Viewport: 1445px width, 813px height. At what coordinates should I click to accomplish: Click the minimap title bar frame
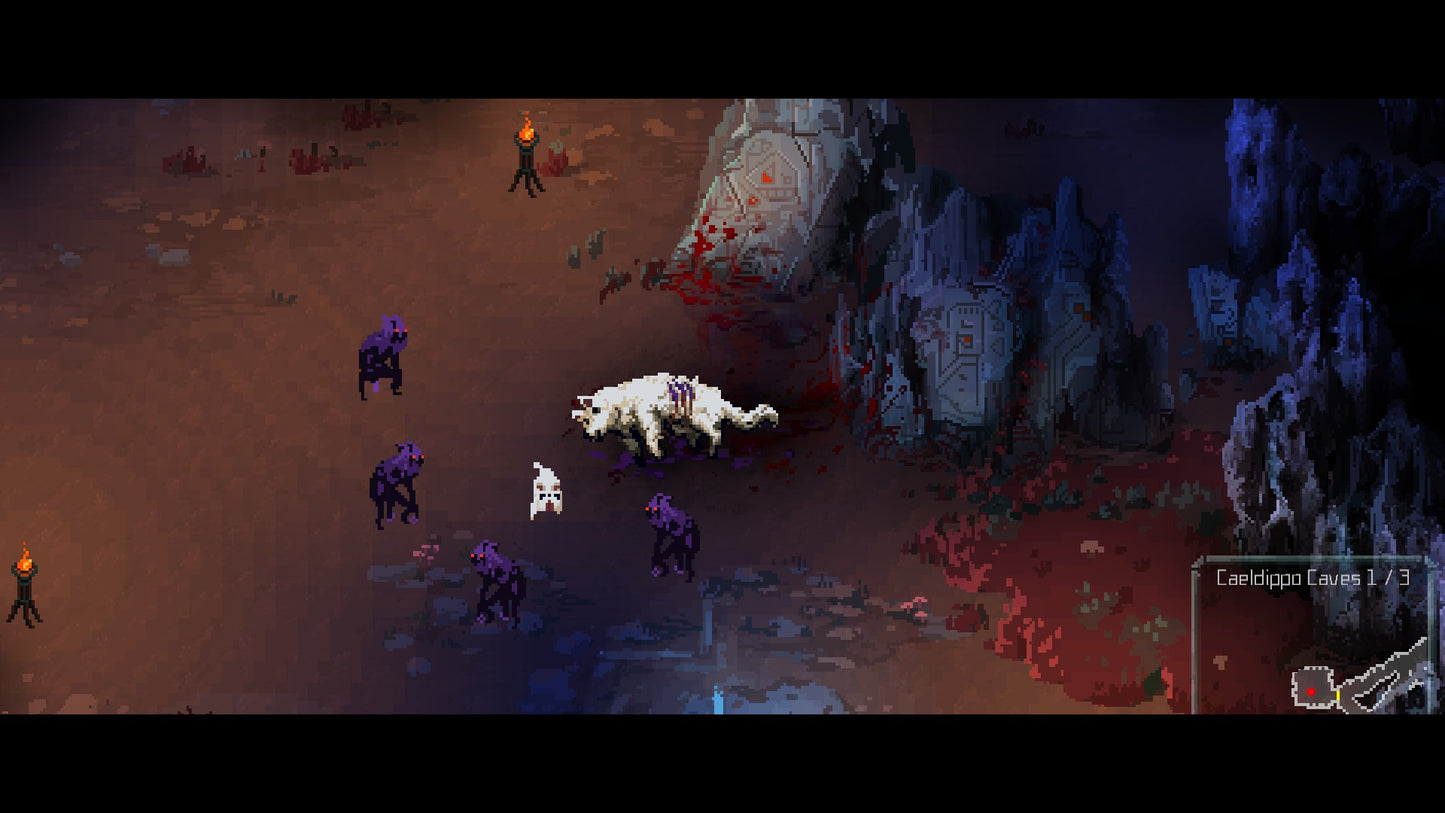[1313, 560]
